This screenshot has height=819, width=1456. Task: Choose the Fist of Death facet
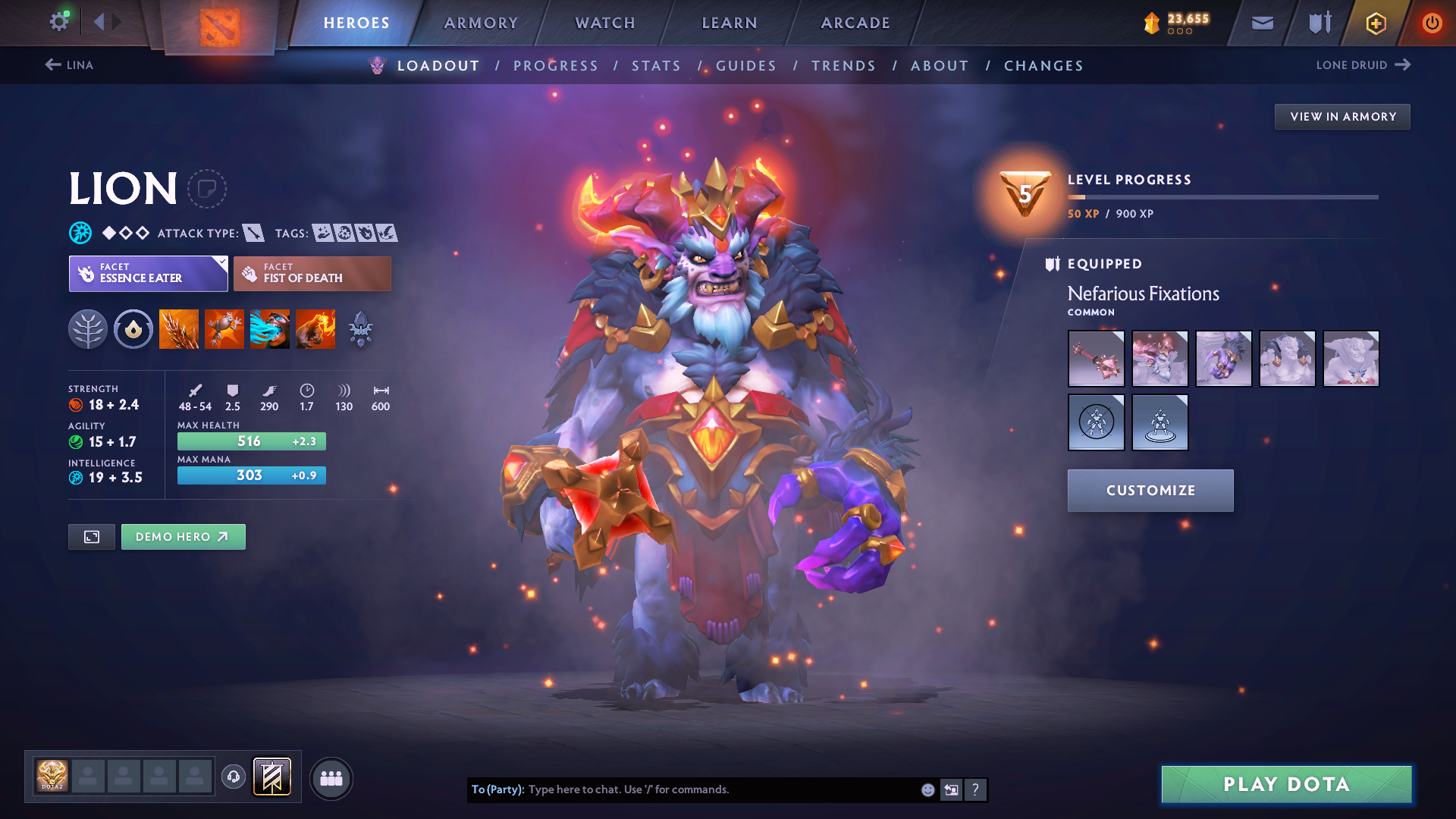click(312, 274)
